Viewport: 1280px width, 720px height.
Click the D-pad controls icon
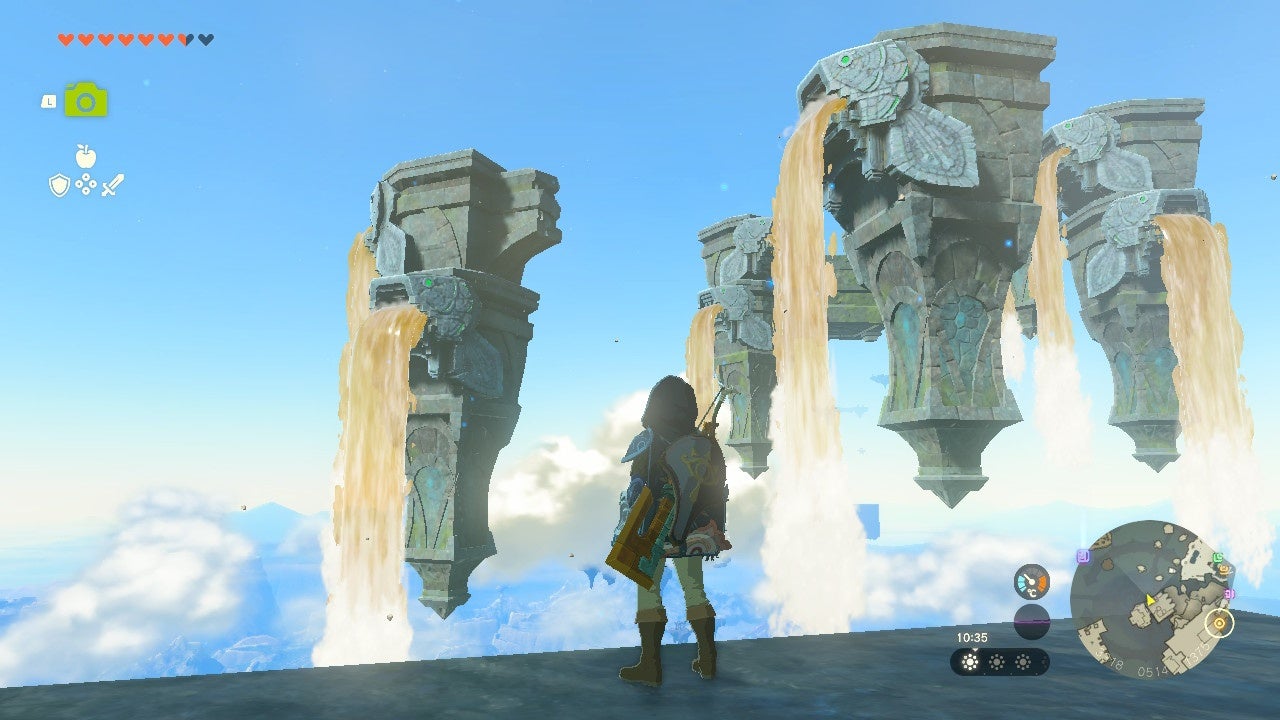86,184
